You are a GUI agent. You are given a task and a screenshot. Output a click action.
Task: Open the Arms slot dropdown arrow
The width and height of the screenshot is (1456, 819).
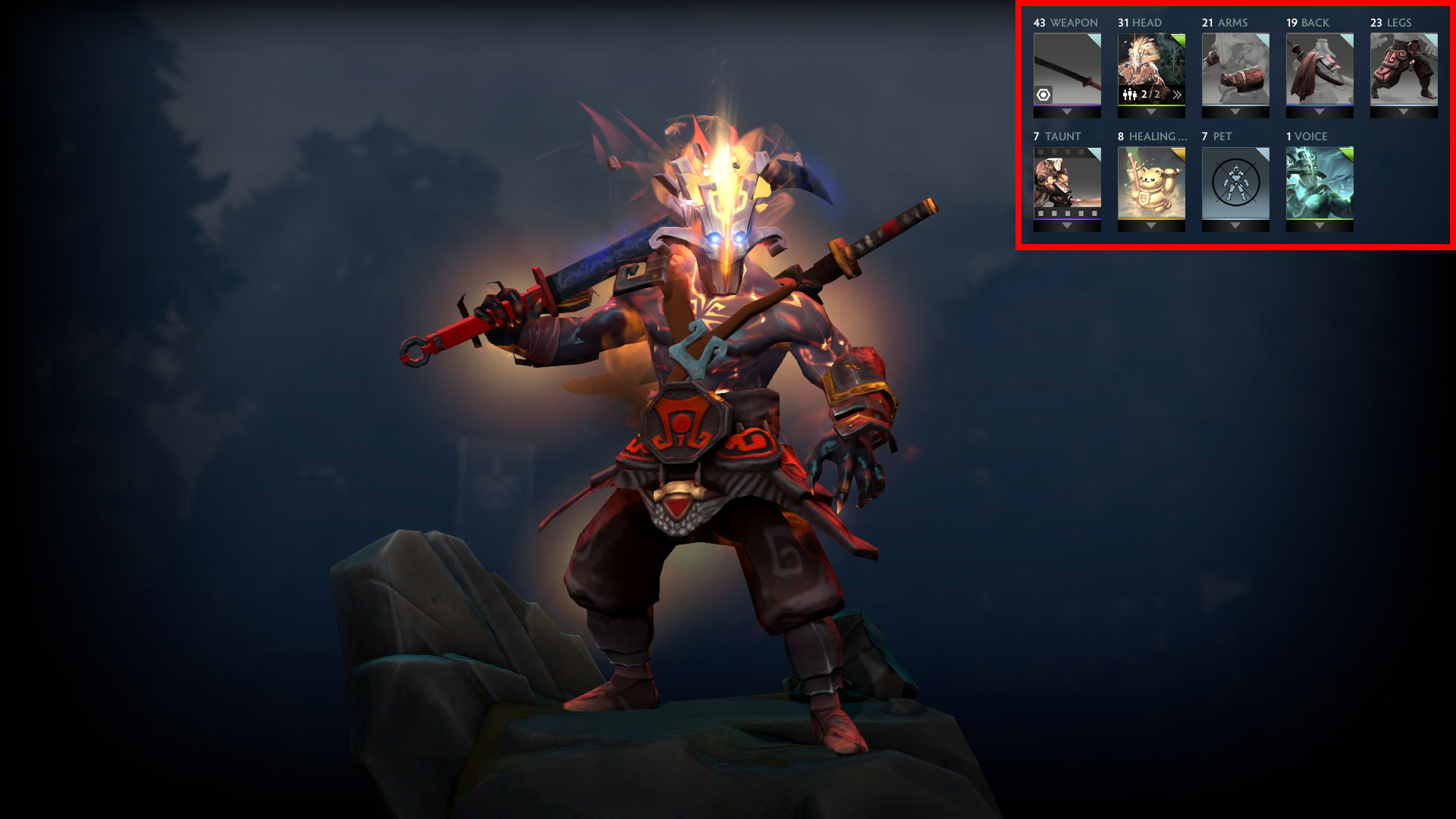1234,113
